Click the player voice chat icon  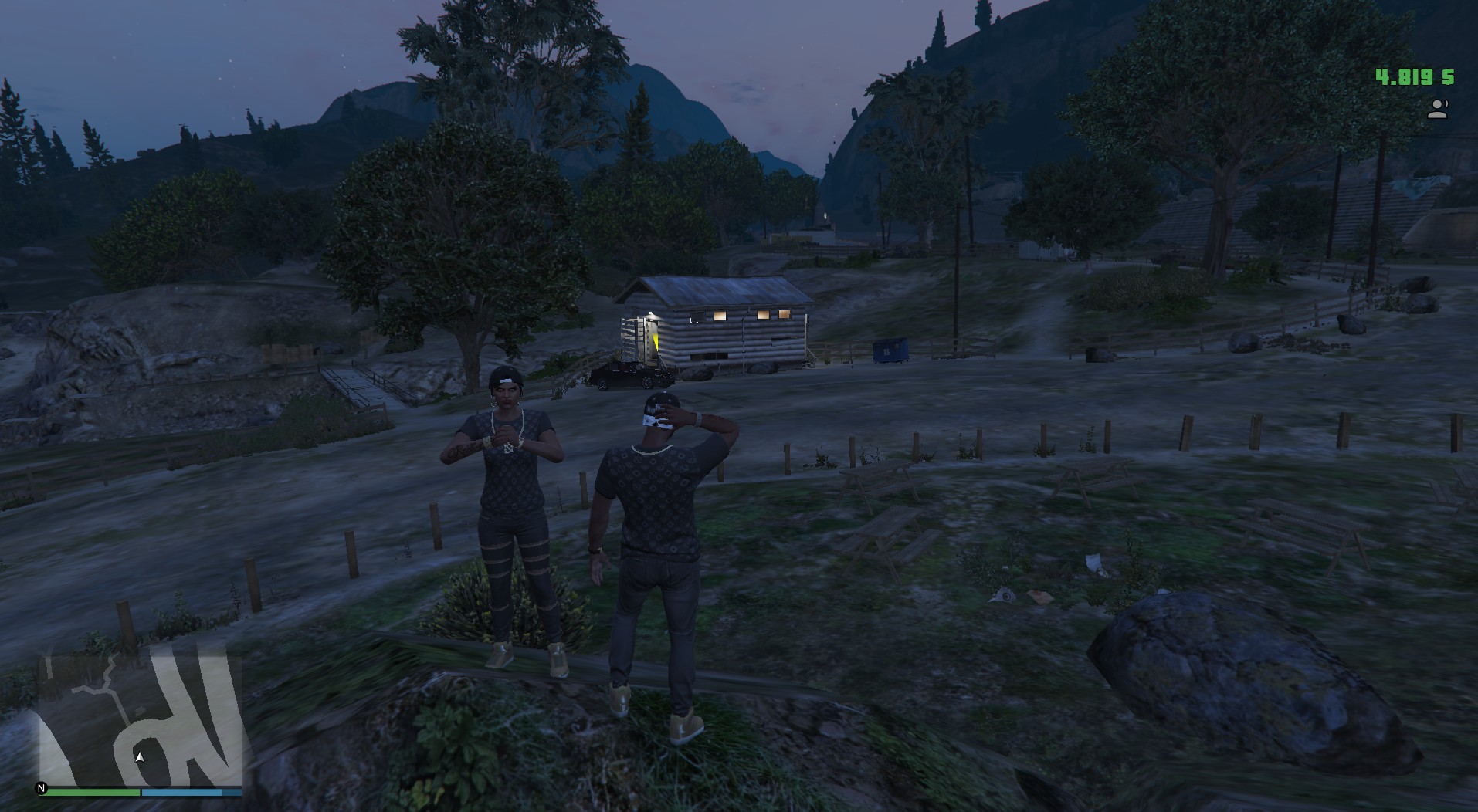point(1437,110)
